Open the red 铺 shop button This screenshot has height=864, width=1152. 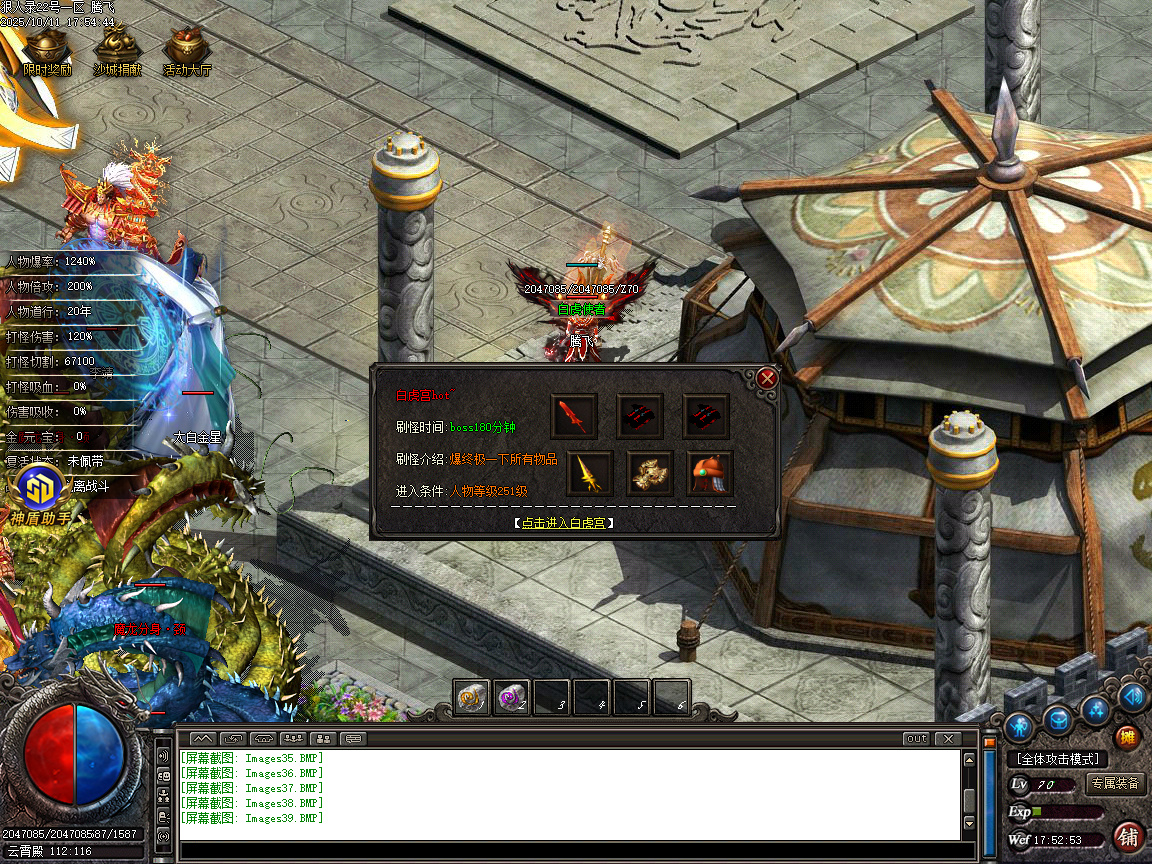[x=1129, y=836]
